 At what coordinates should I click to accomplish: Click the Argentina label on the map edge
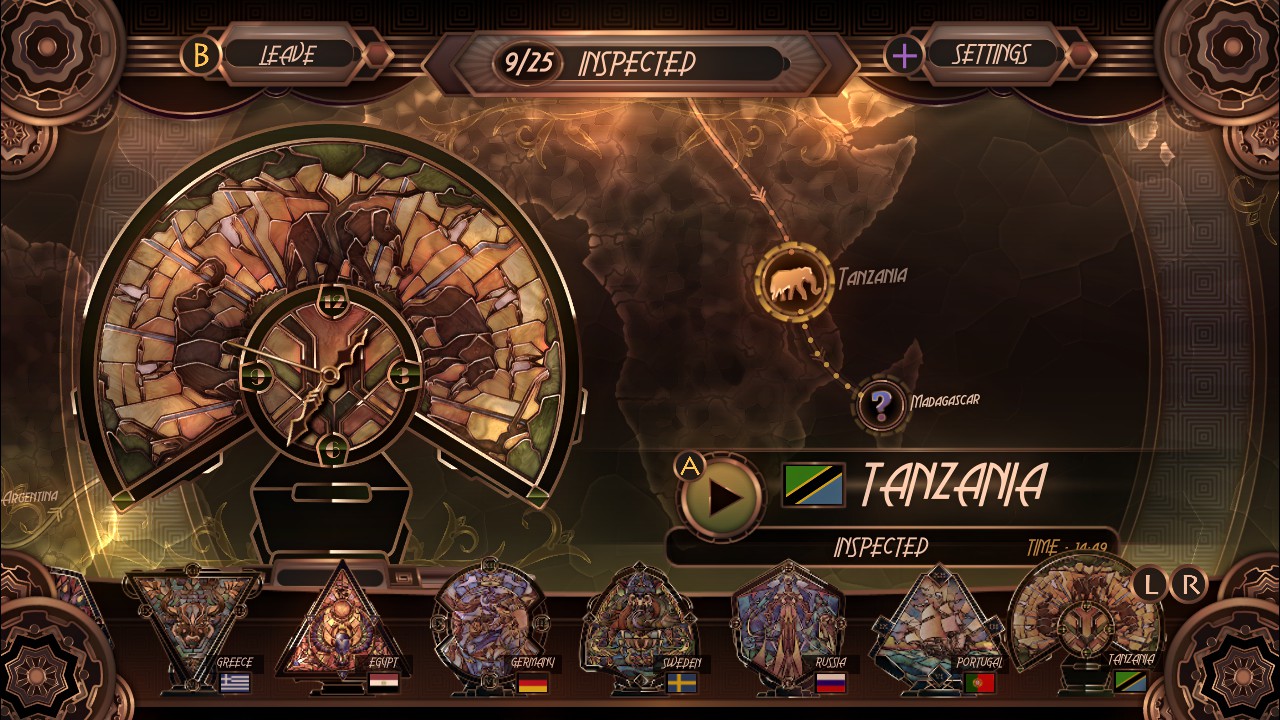coord(32,494)
